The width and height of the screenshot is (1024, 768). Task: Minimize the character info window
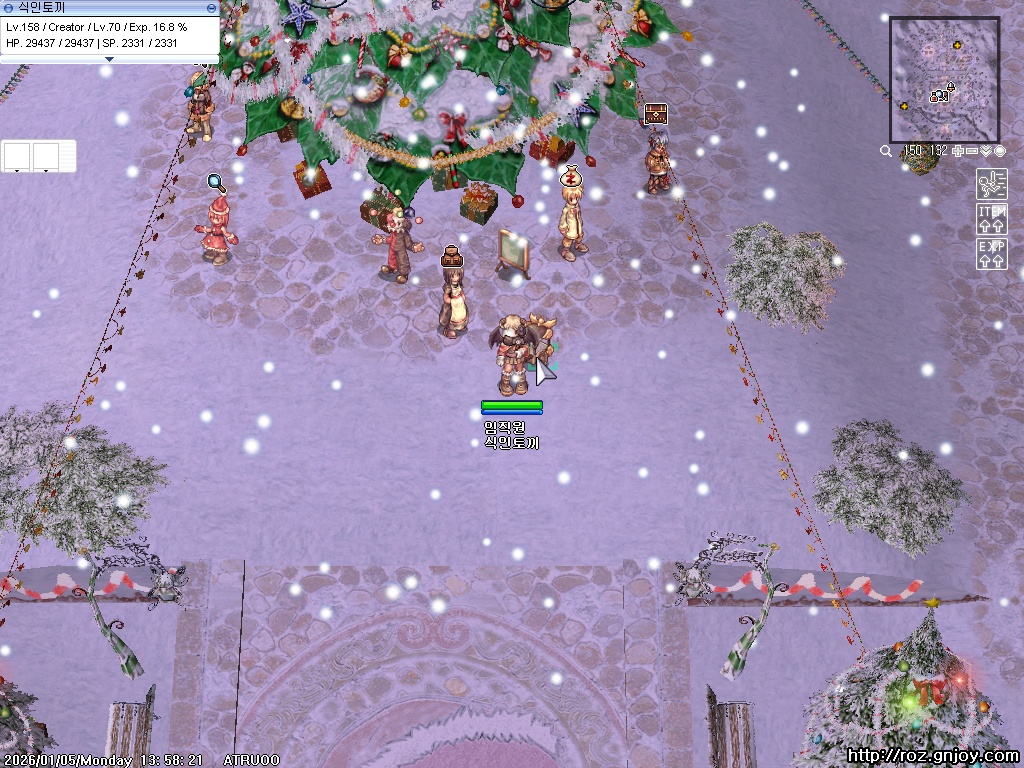(211, 8)
